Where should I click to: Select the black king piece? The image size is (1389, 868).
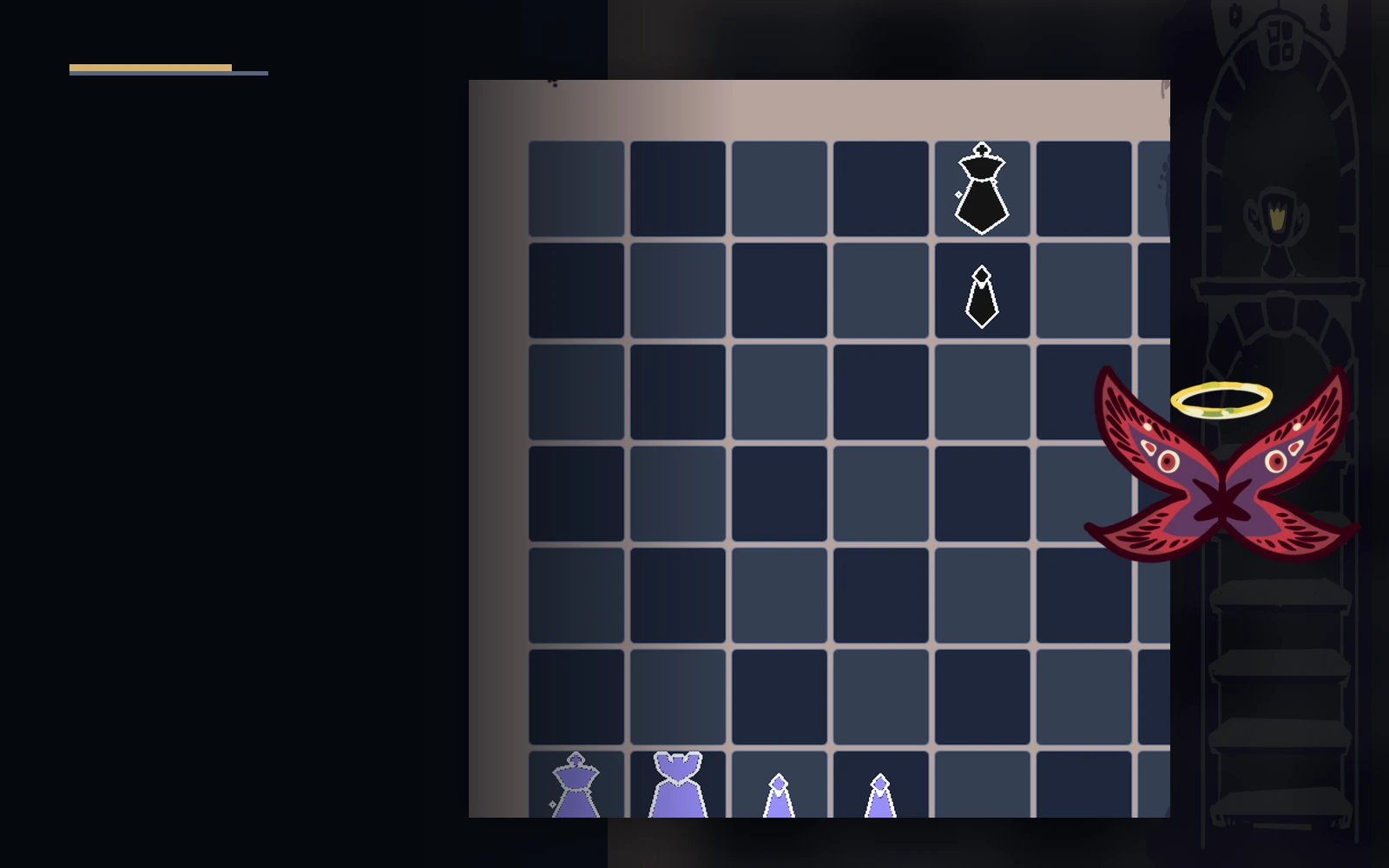point(981,187)
